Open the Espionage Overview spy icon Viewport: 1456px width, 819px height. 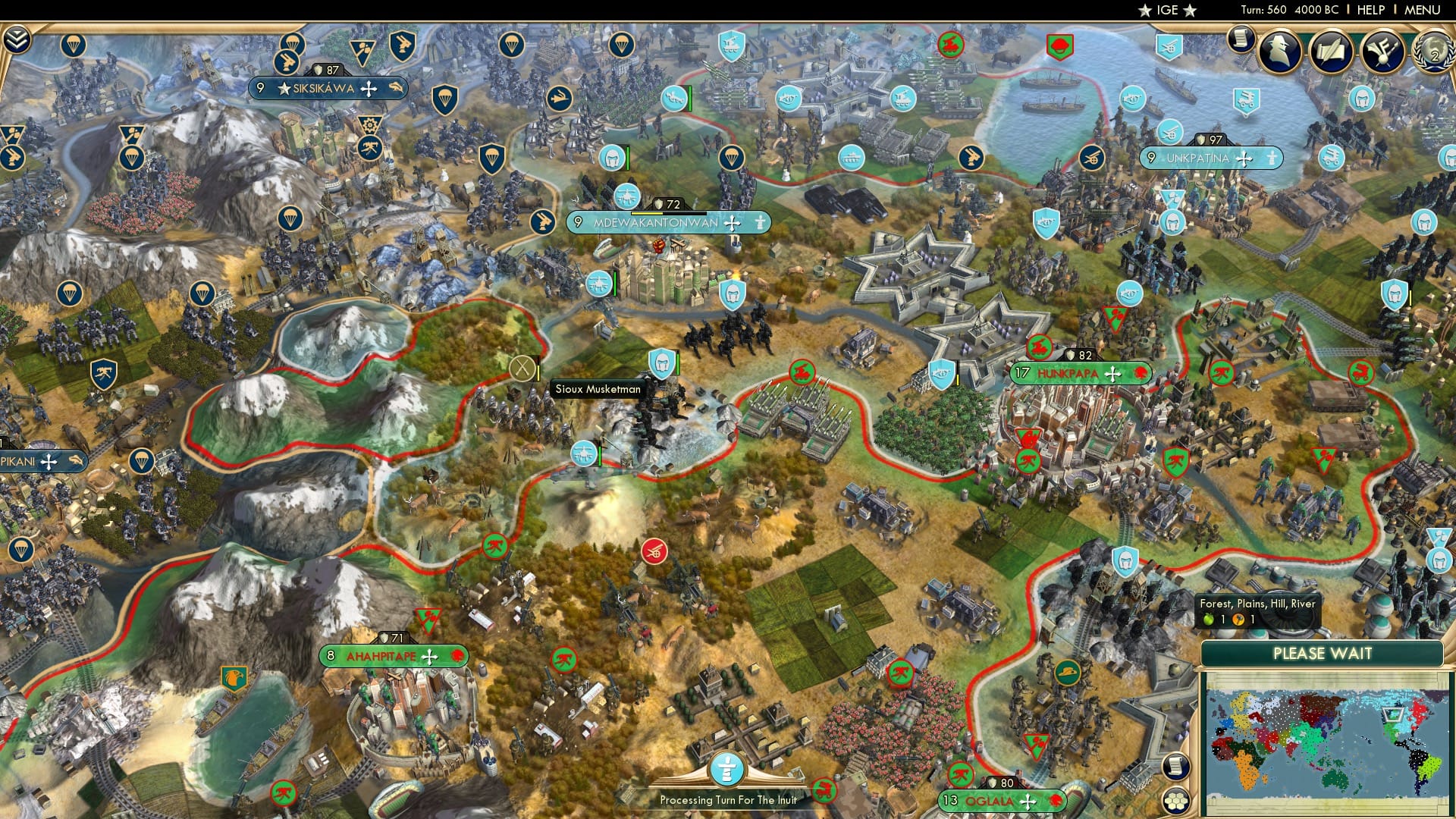[x=1278, y=51]
